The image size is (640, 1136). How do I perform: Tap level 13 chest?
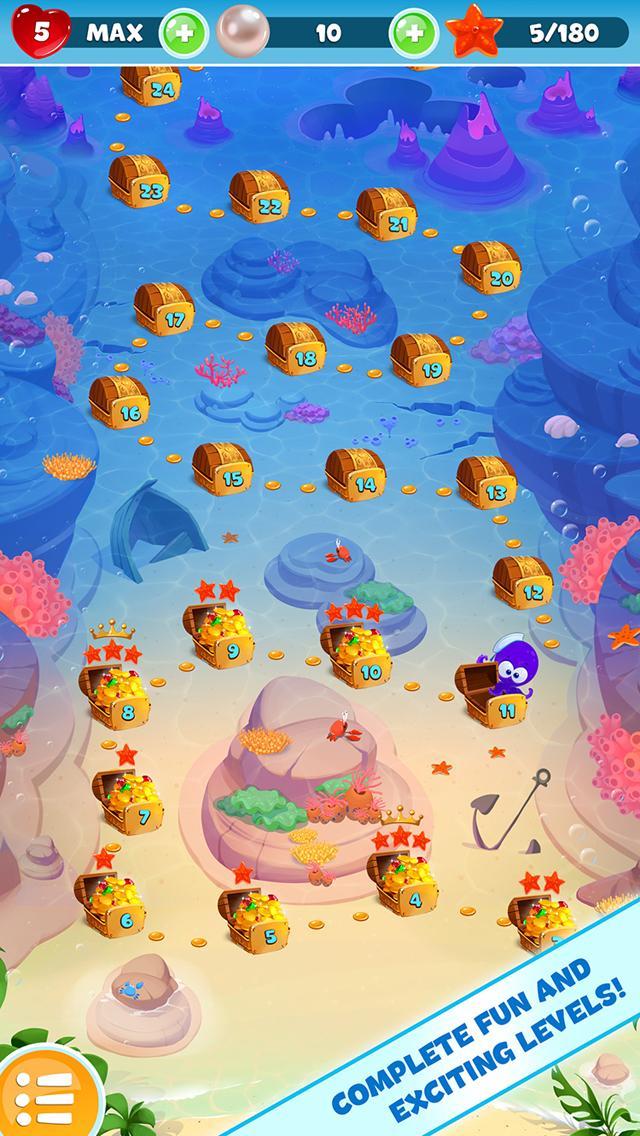486,482
